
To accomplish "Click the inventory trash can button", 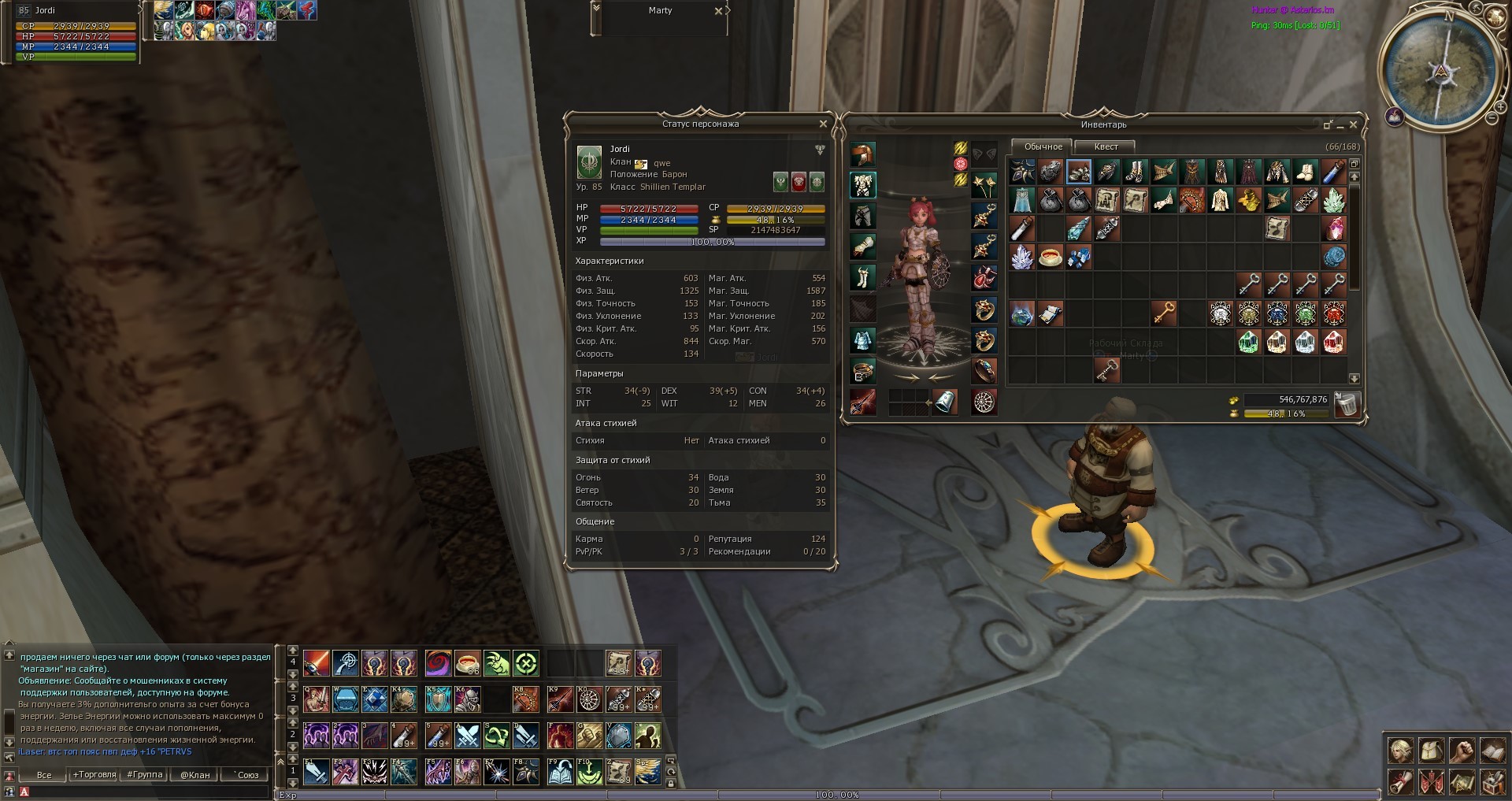I will click(1347, 405).
